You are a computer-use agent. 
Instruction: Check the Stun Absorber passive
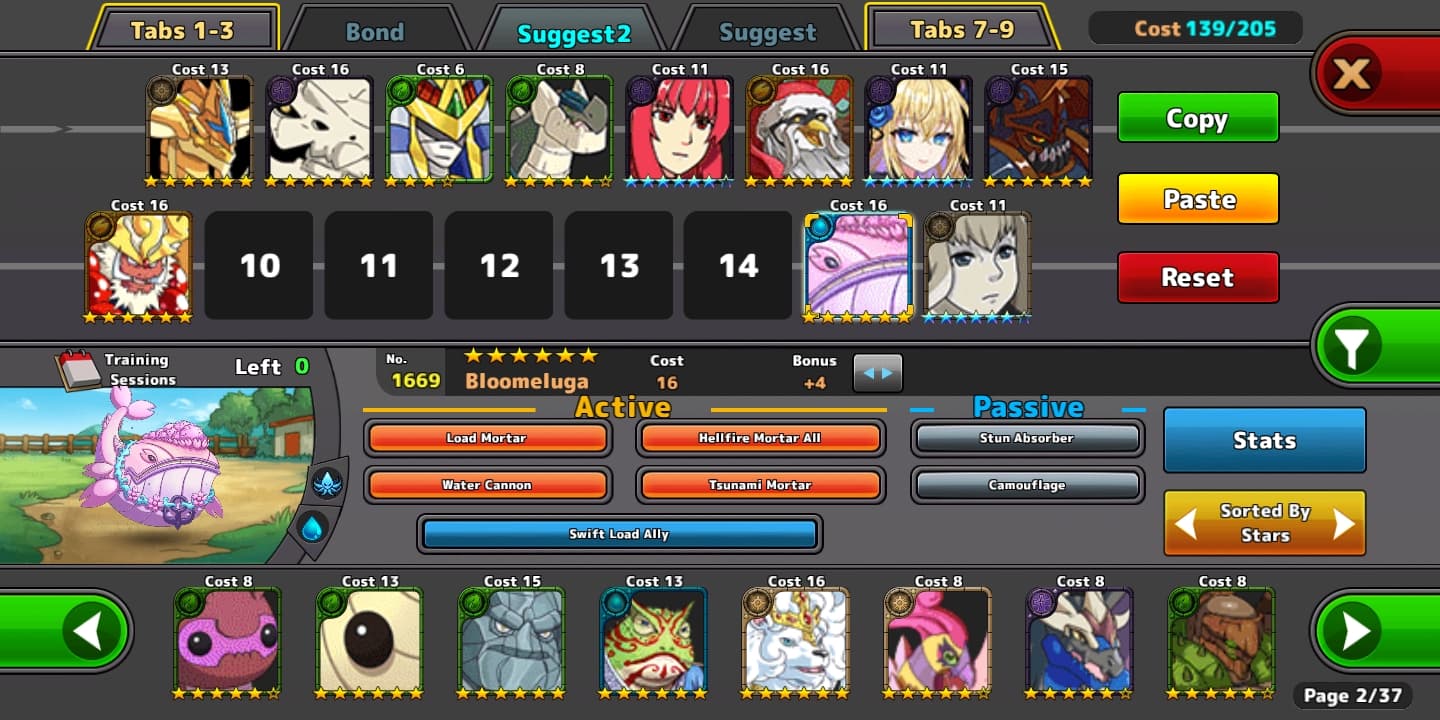tap(1027, 438)
